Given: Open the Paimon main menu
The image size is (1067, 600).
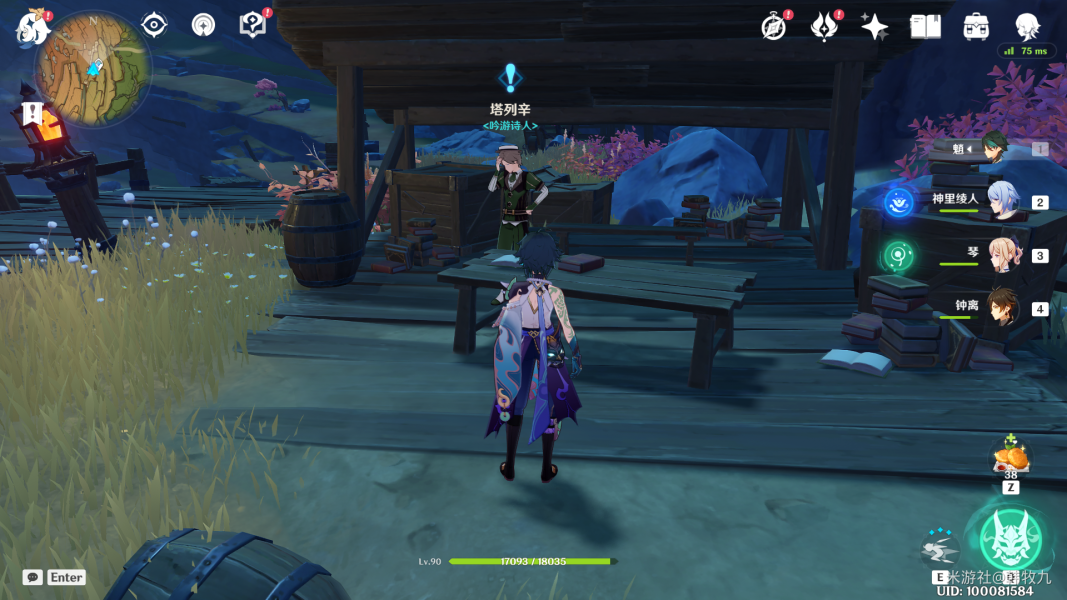Looking at the screenshot, I should [x=32, y=27].
